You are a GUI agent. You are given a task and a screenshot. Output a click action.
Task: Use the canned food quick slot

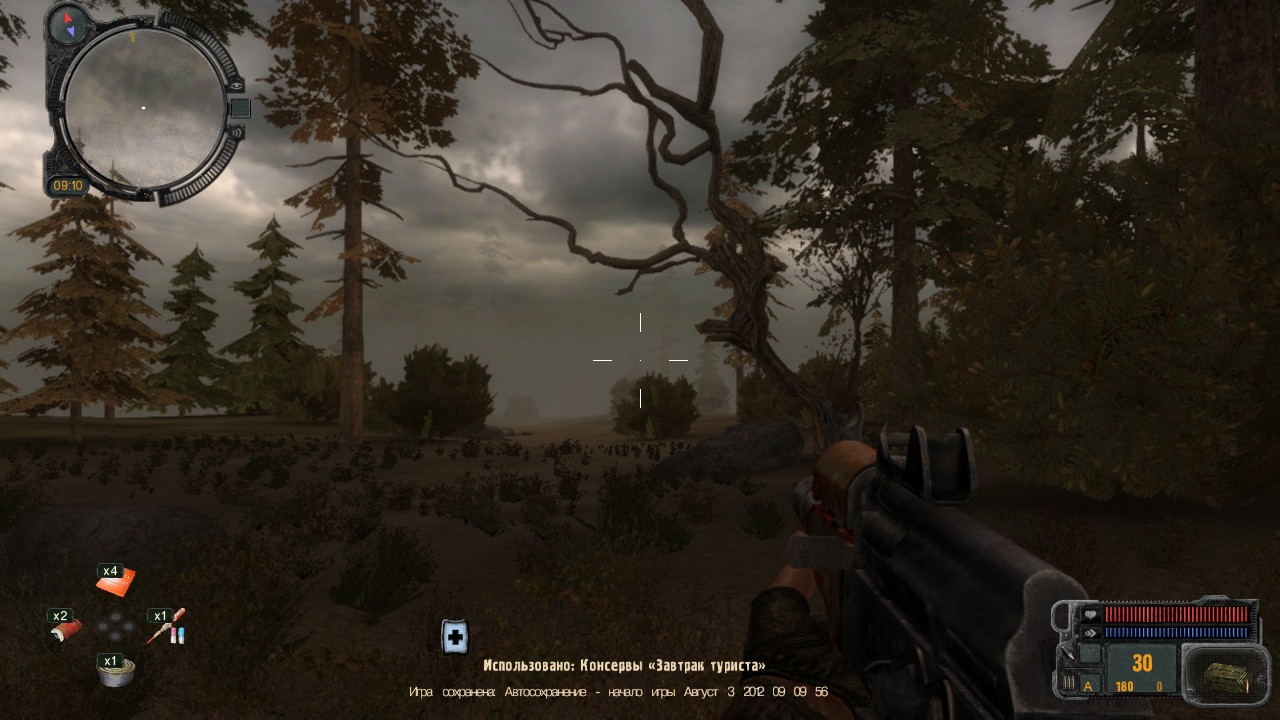point(115,672)
